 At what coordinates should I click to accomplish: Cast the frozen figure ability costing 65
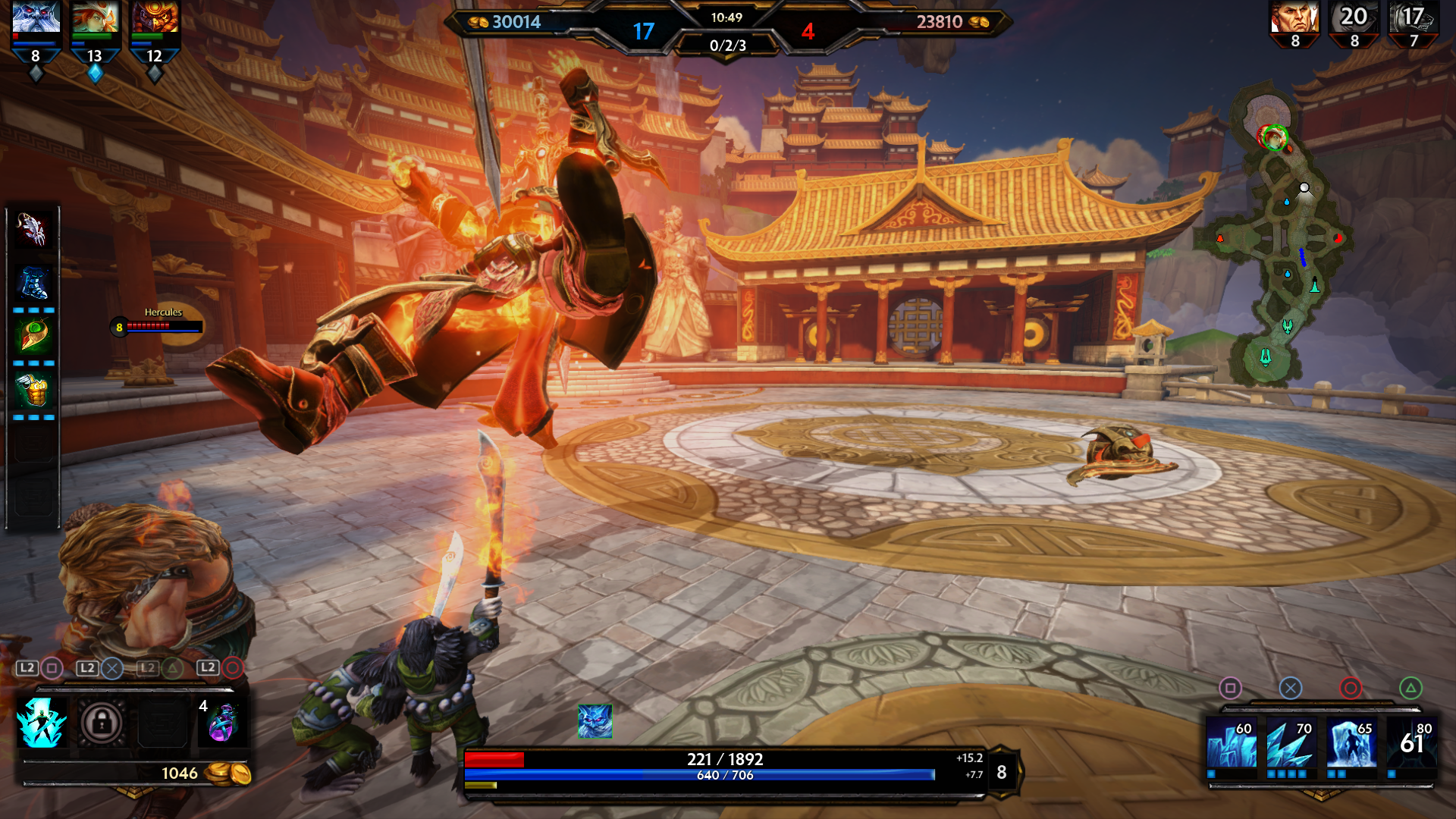pos(1351,743)
